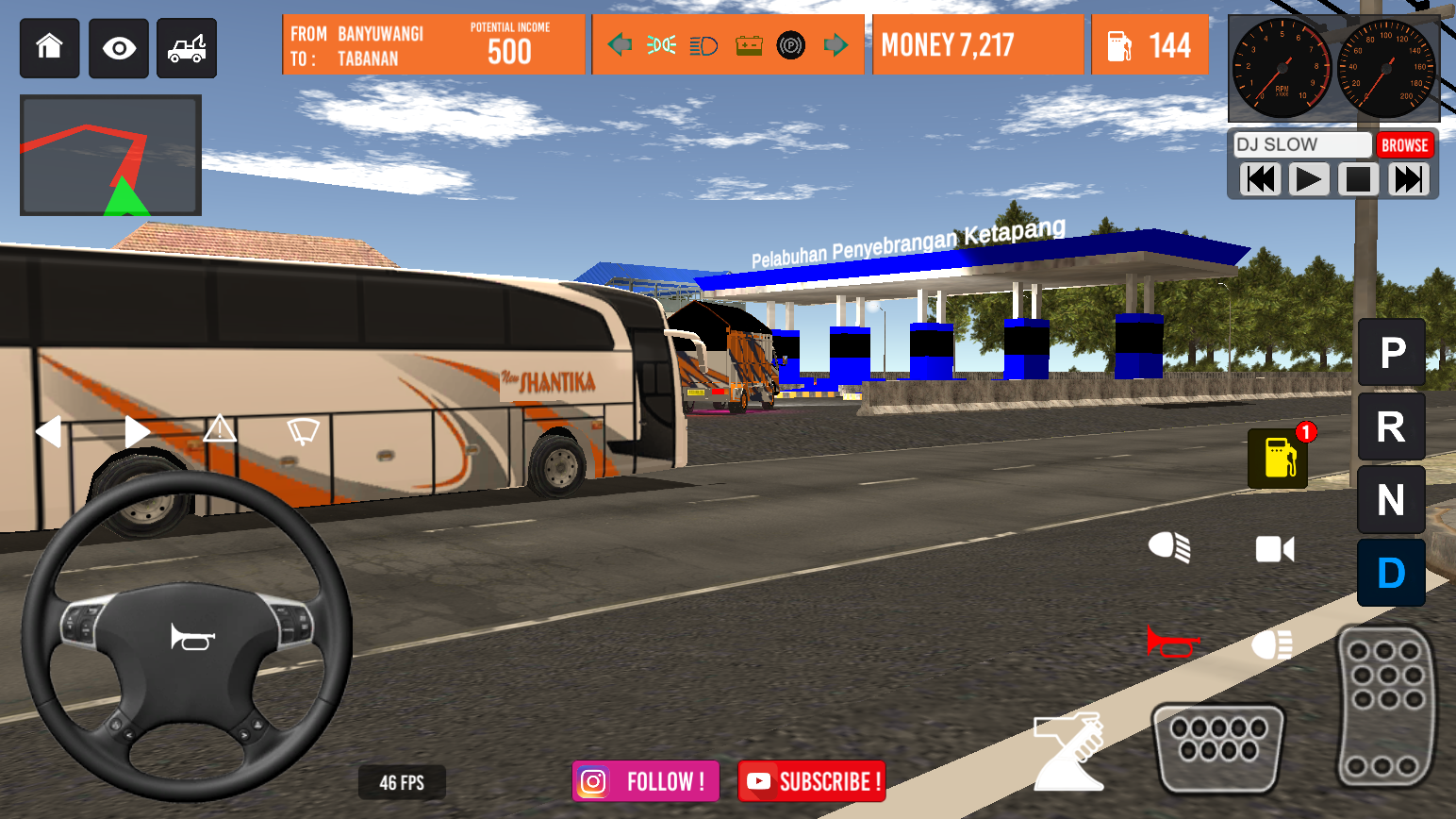Browse music tracks with BROWSE button
This screenshot has width=1456, height=819.
tap(1405, 144)
